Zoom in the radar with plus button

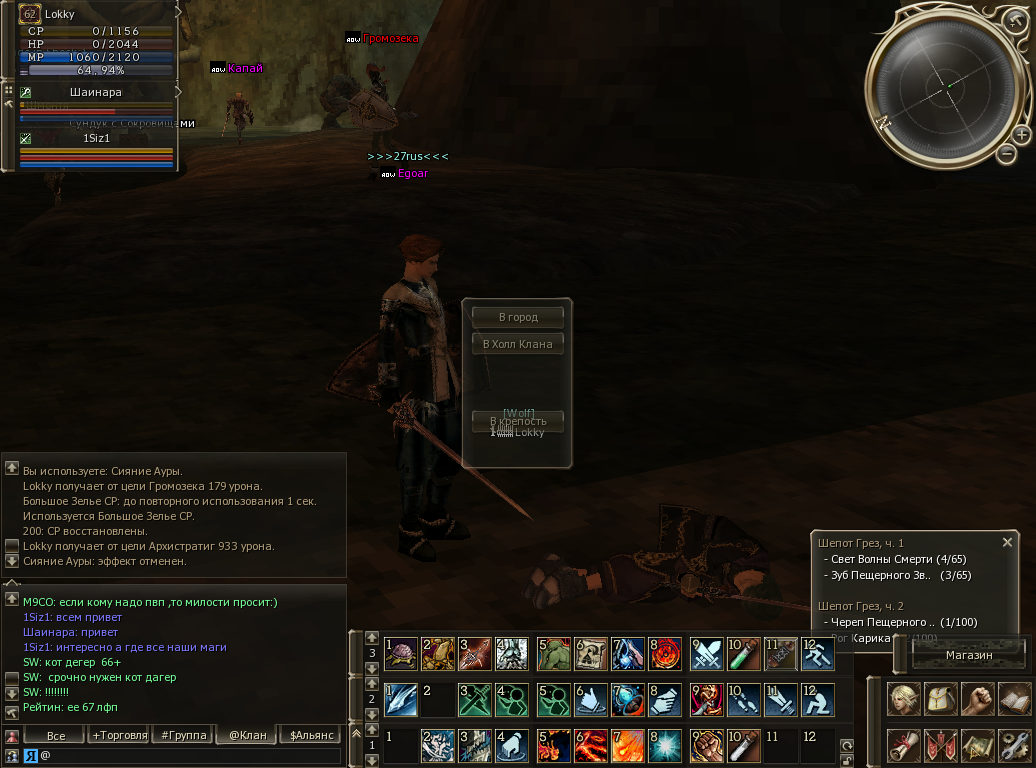tap(1021, 134)
